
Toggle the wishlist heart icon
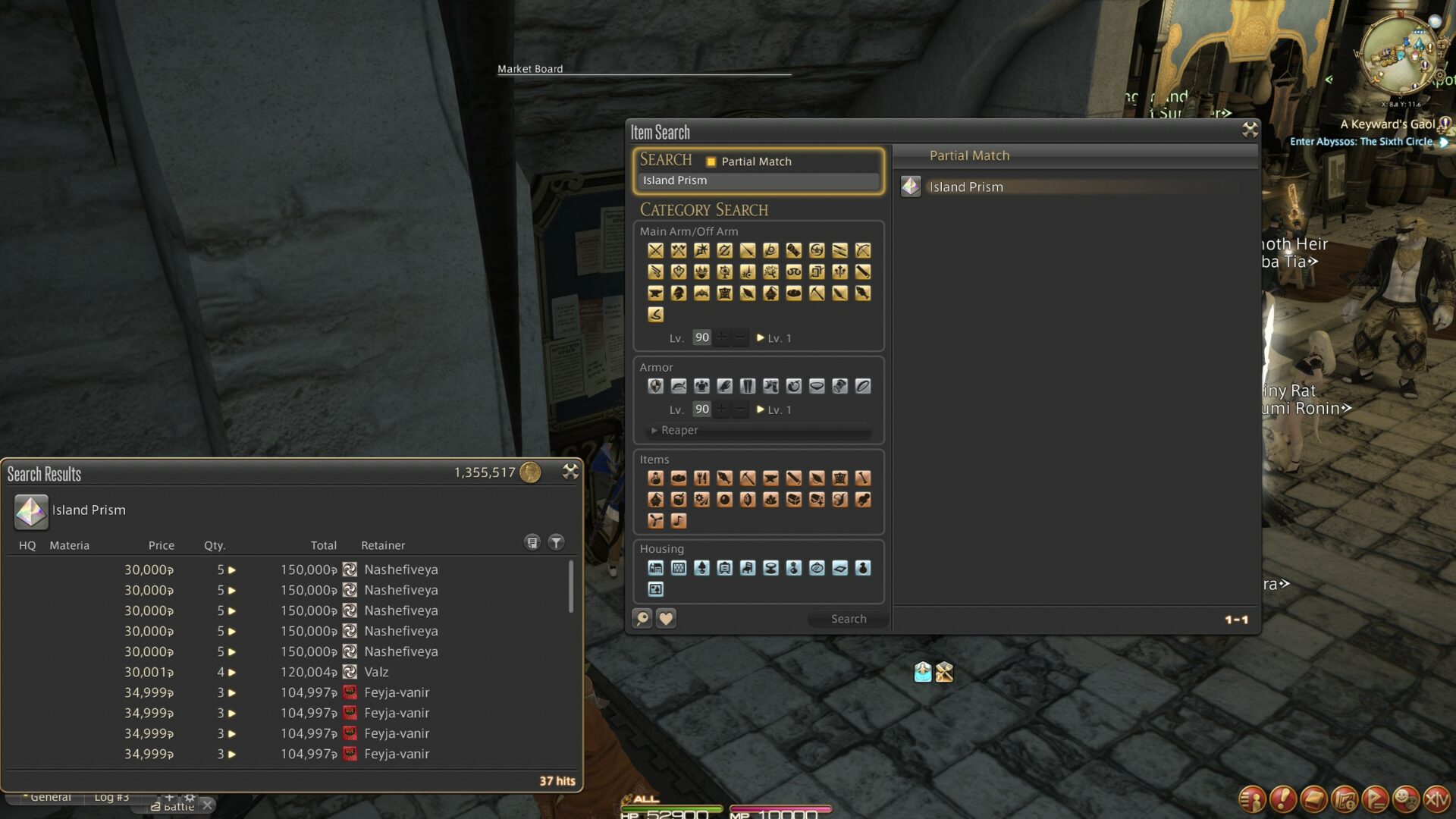pos(665,618)
